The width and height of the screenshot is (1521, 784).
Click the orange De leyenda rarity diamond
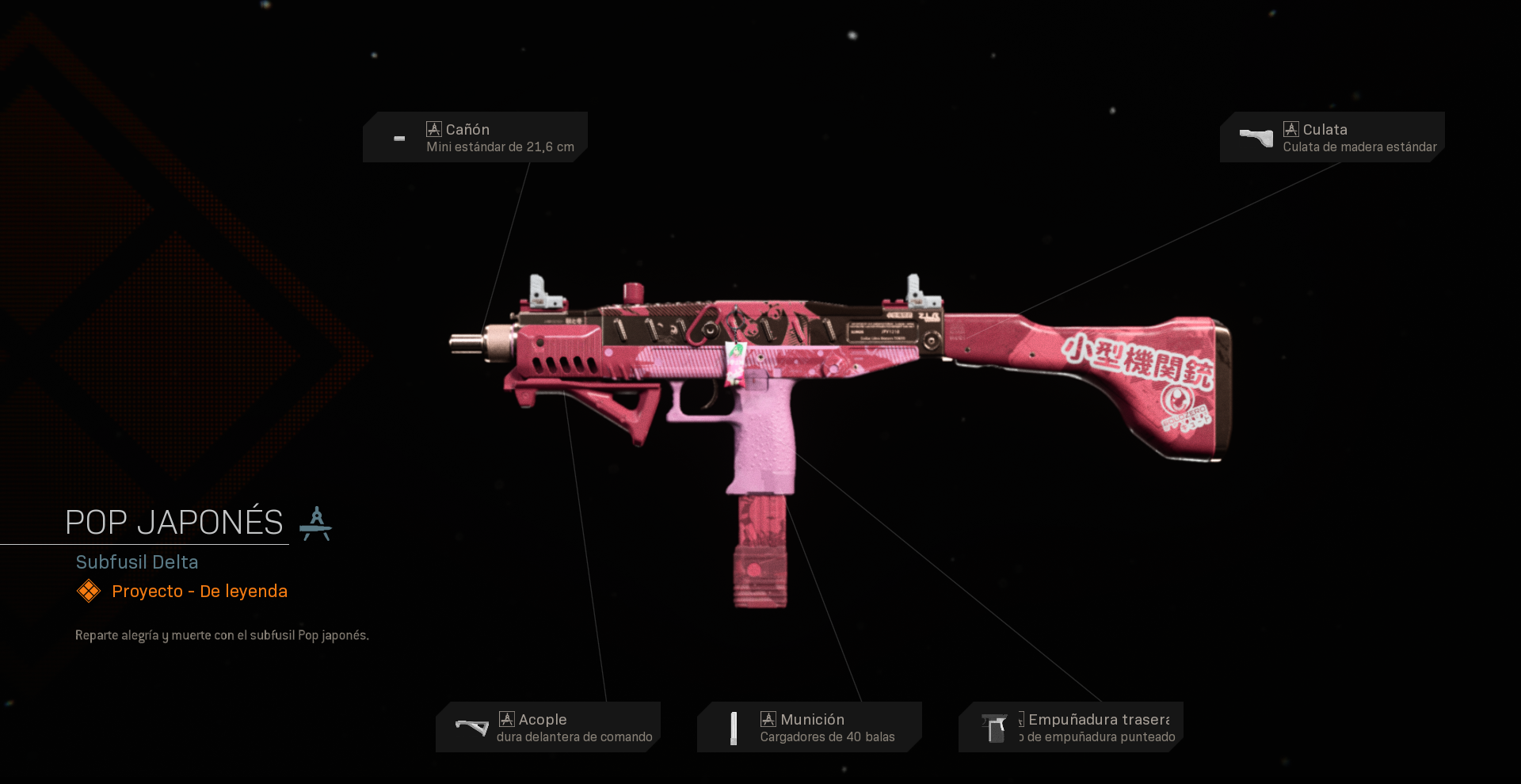89,591
